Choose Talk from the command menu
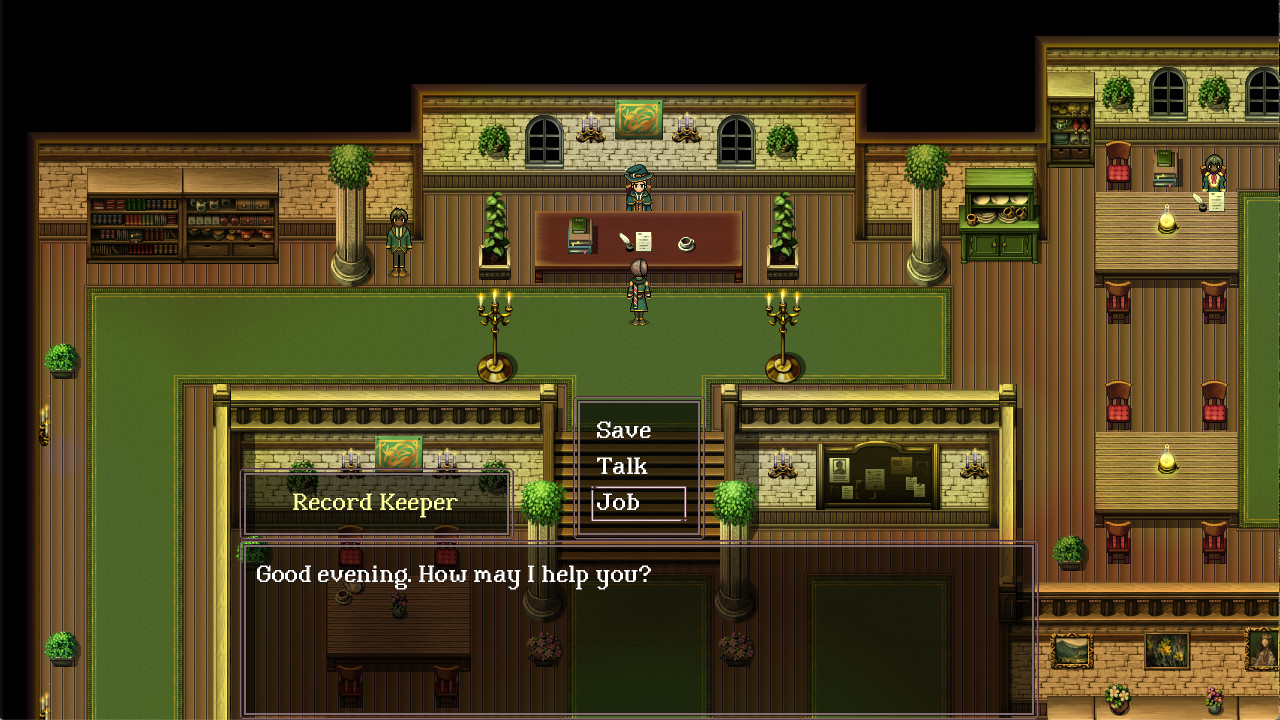The height and width of the screenshot is (720, 1280). pos(622,466)
